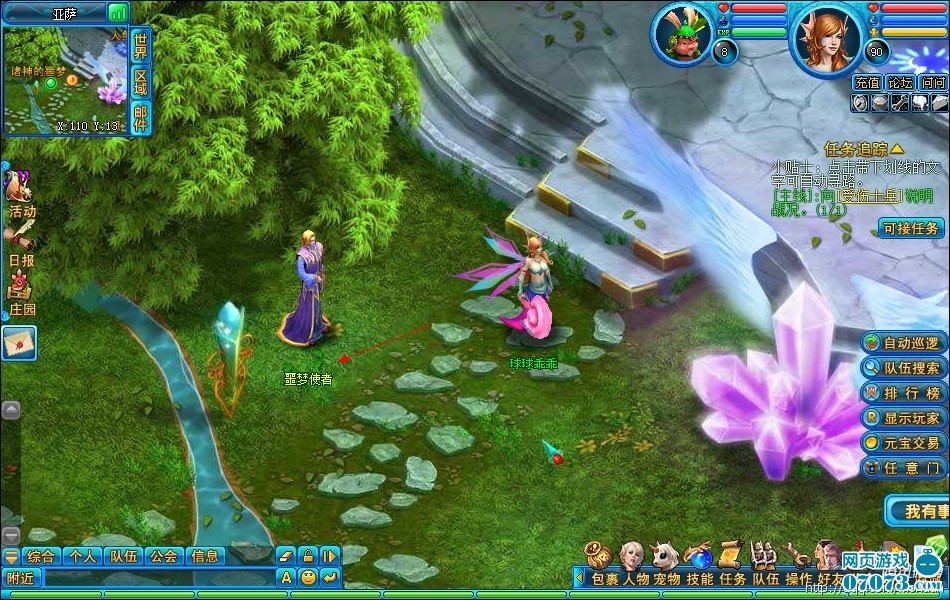Open 元宝交易 ingot trading
This screenshot has height=600, width=950.
[x=903, y=442]
